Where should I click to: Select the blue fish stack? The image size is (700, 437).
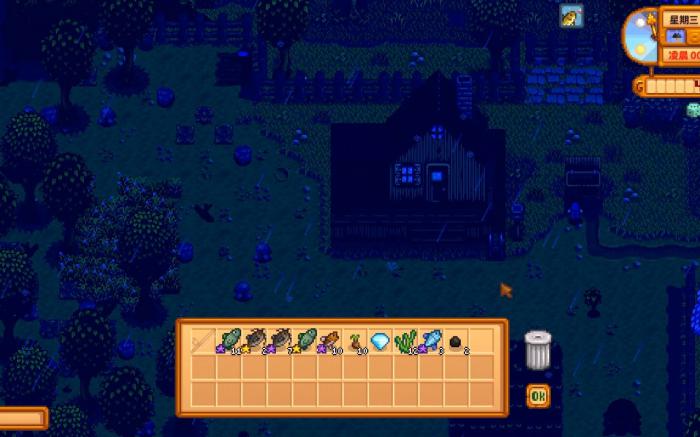coord(431,341)
